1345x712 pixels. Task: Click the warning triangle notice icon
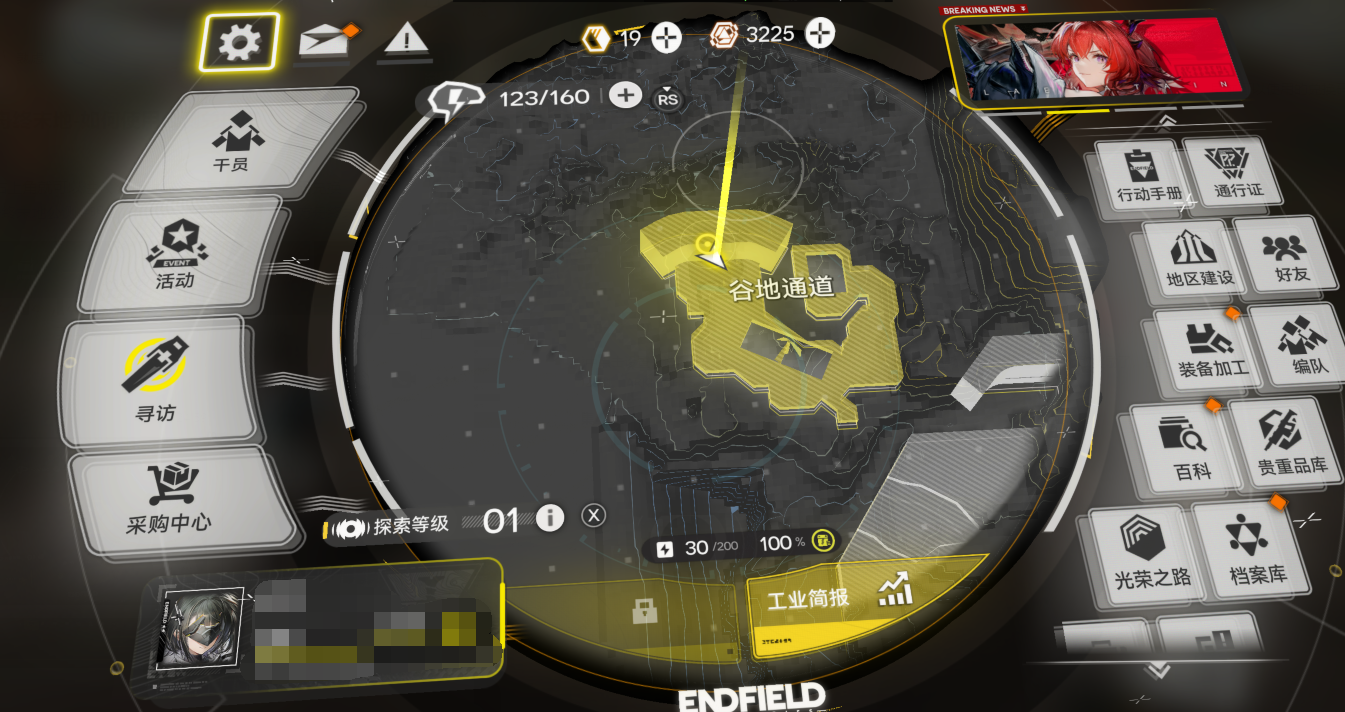[404, 40]
